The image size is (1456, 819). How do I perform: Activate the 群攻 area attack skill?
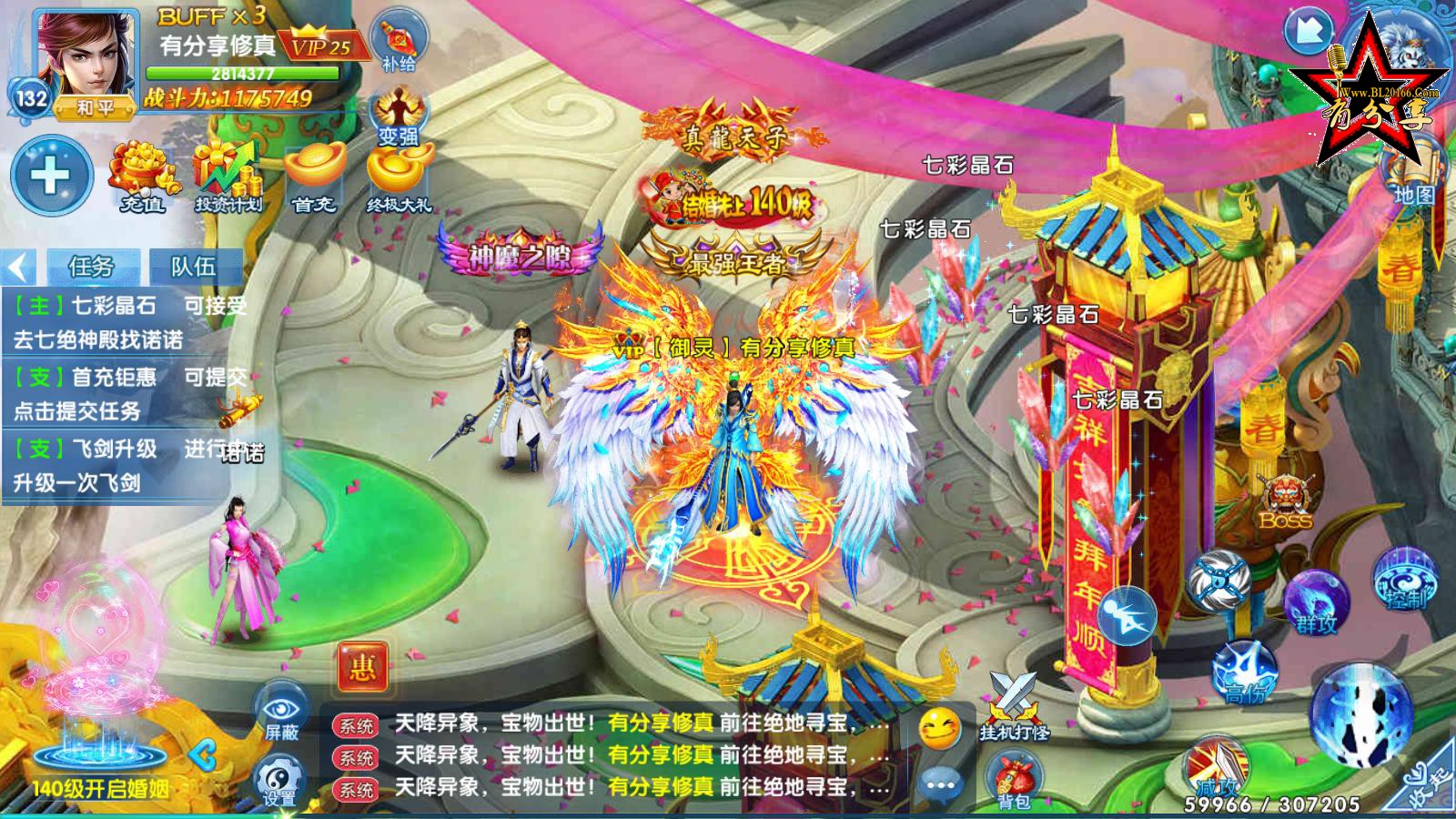coord(1316,601)
